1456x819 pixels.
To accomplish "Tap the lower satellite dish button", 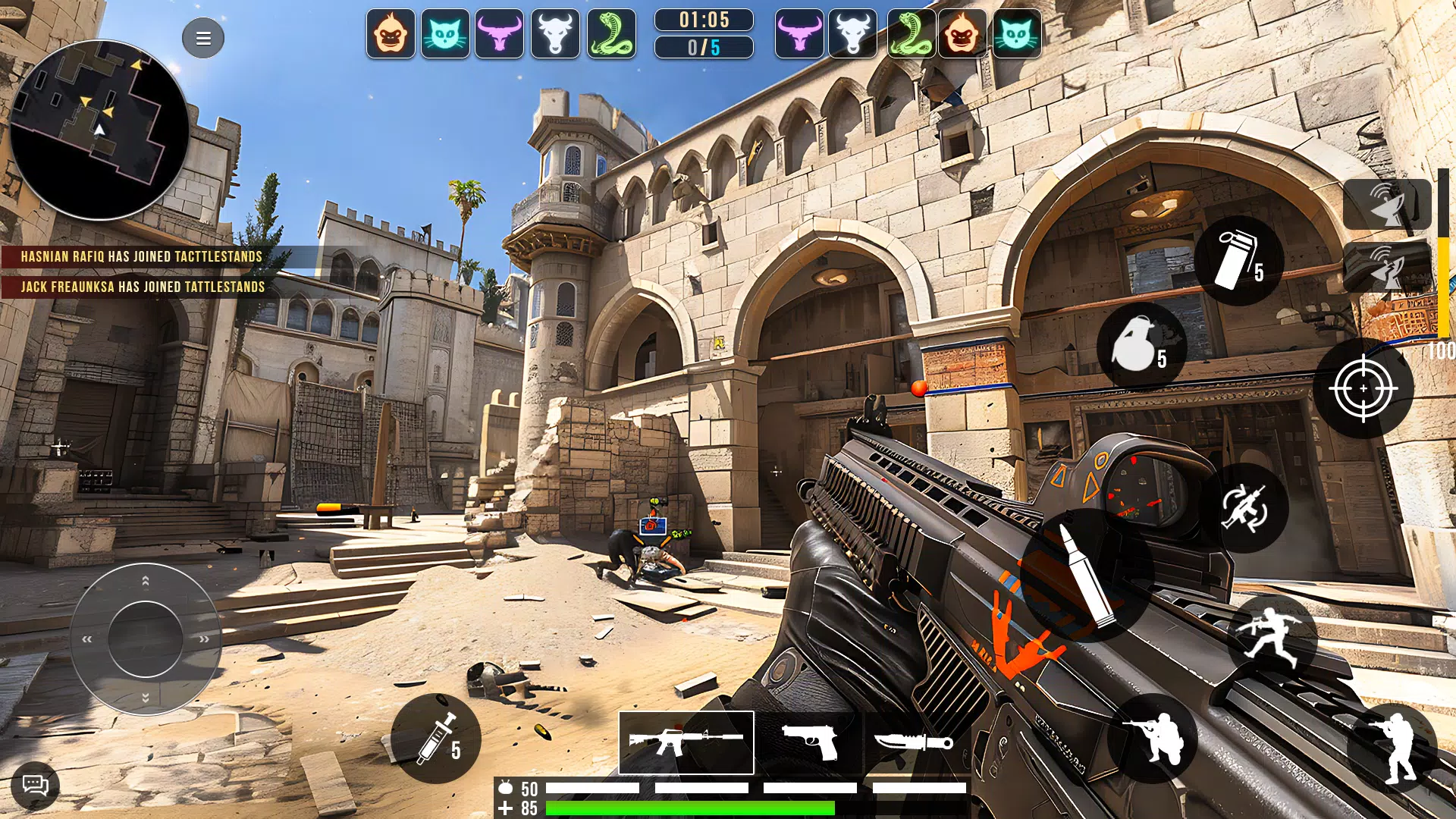I will [1387, 267].
